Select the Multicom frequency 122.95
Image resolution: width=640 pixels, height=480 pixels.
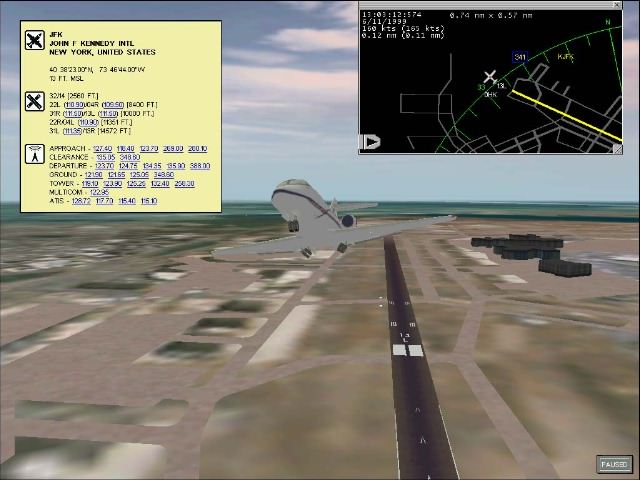pos(99,192)
